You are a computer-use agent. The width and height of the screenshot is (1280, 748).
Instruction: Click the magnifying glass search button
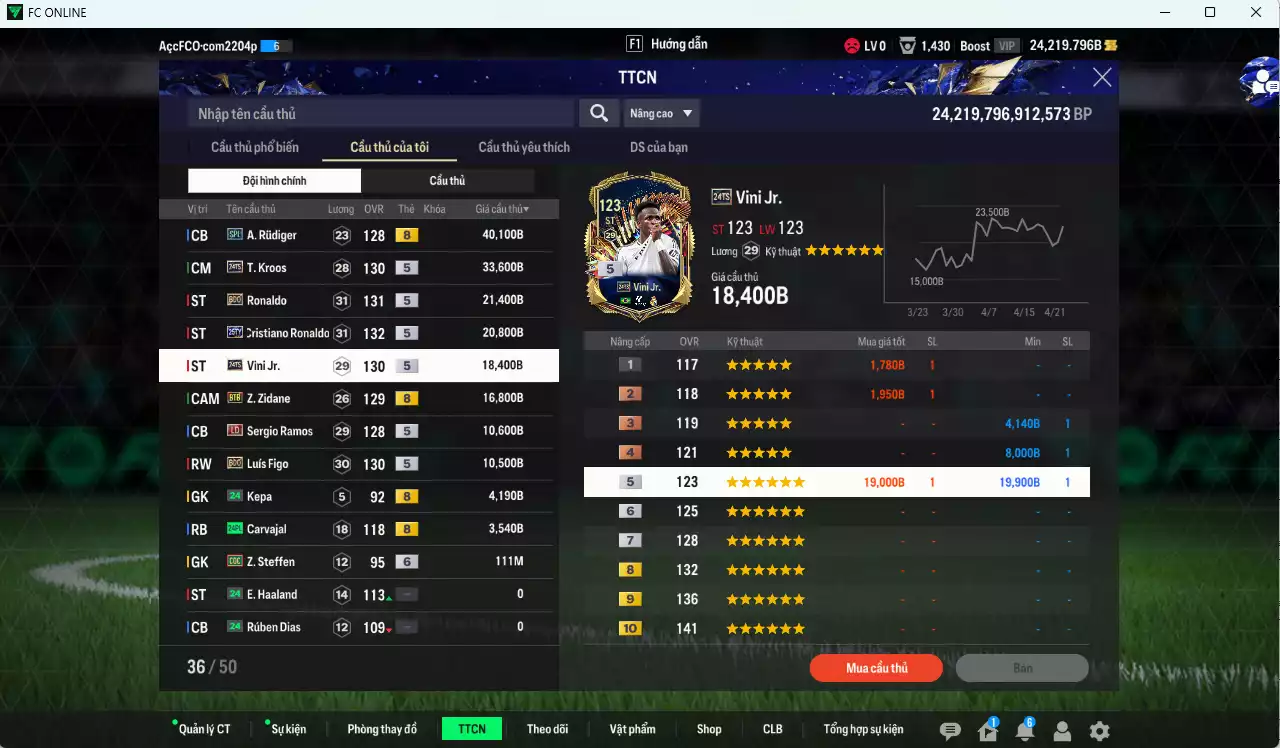(x=598, y=113)
